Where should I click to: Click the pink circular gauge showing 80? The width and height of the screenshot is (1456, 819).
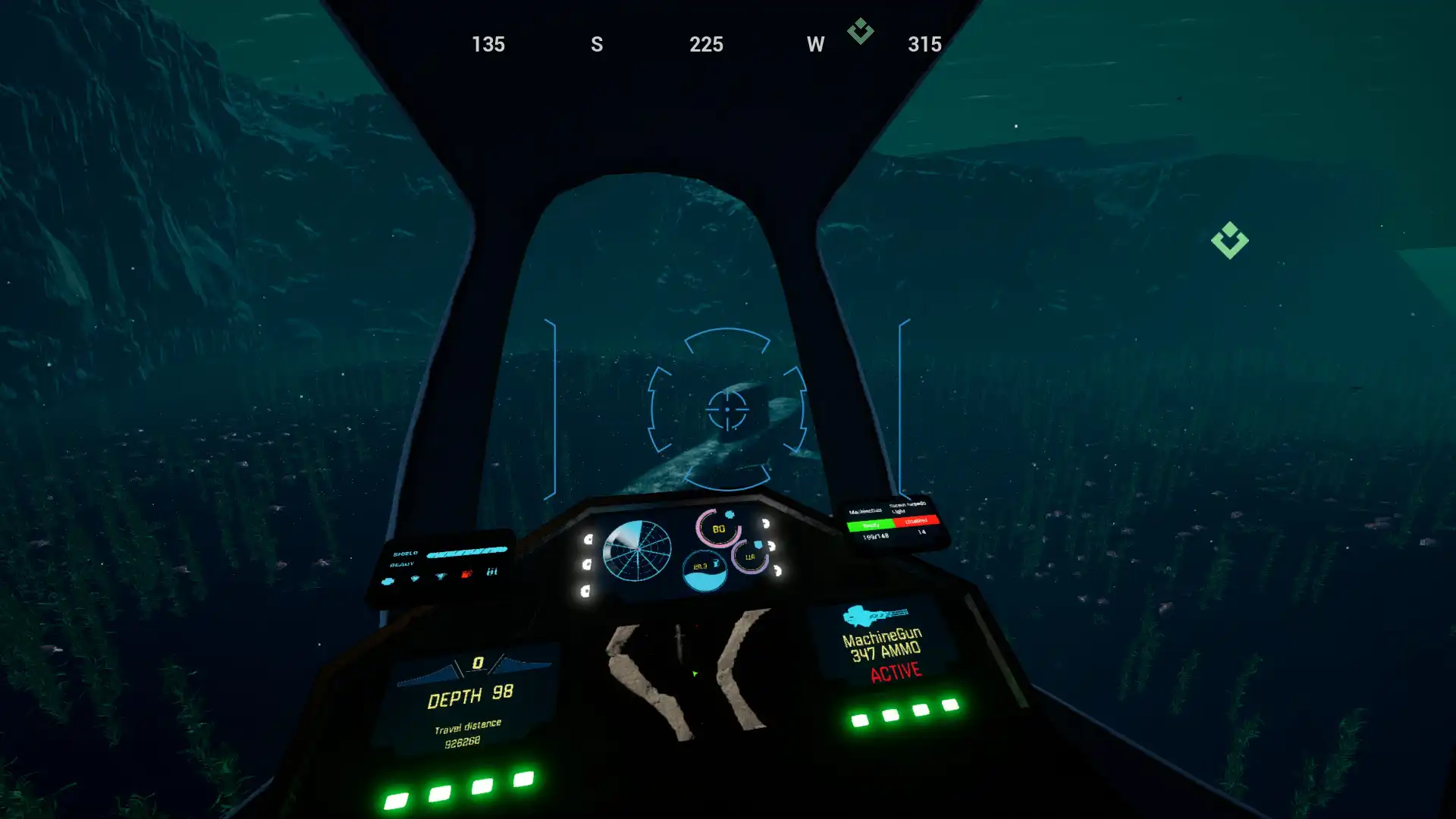coord(718,529)
